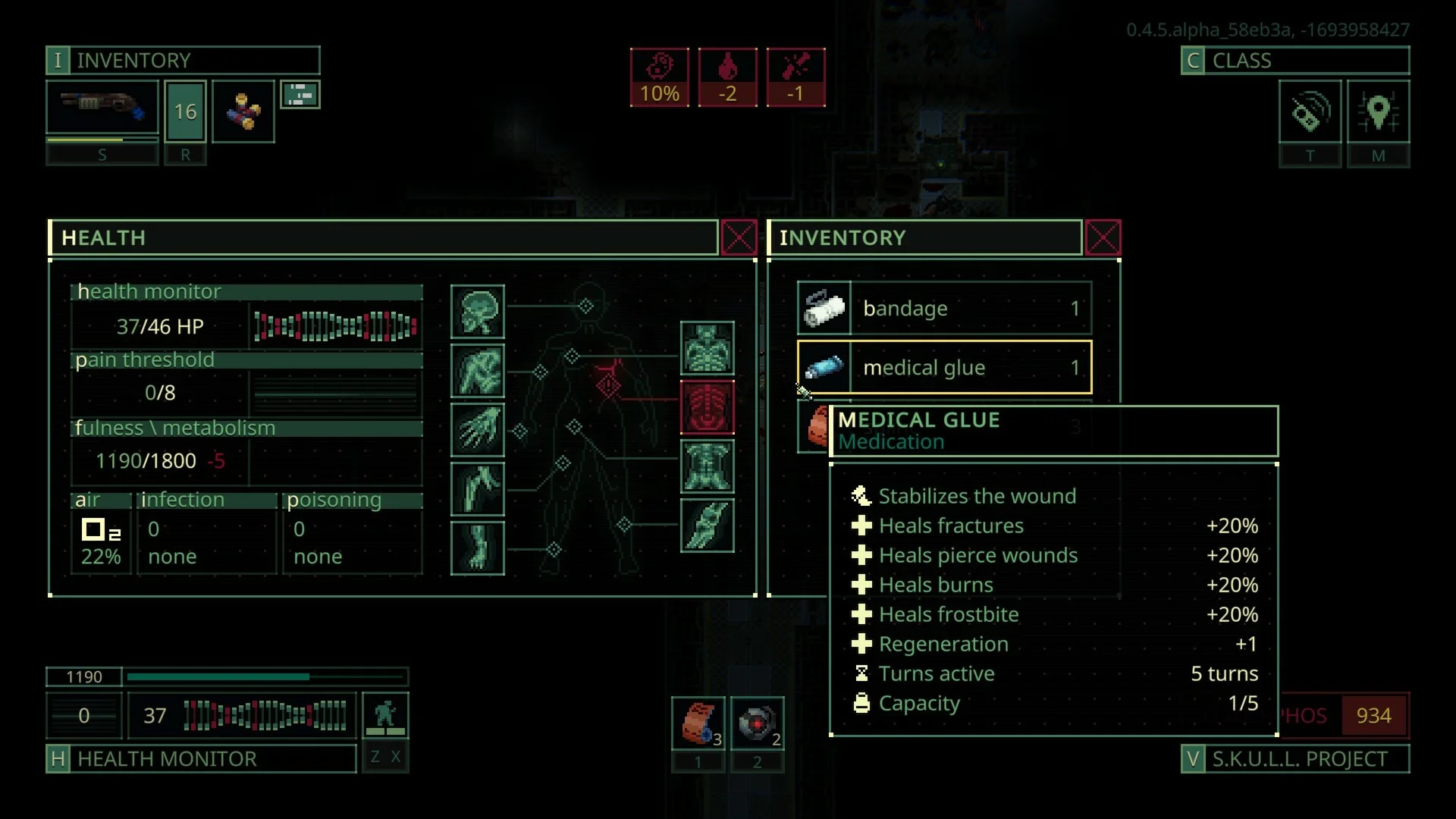
Task: Select the equipped shotgun weapon slot
Action: point(102,111)
